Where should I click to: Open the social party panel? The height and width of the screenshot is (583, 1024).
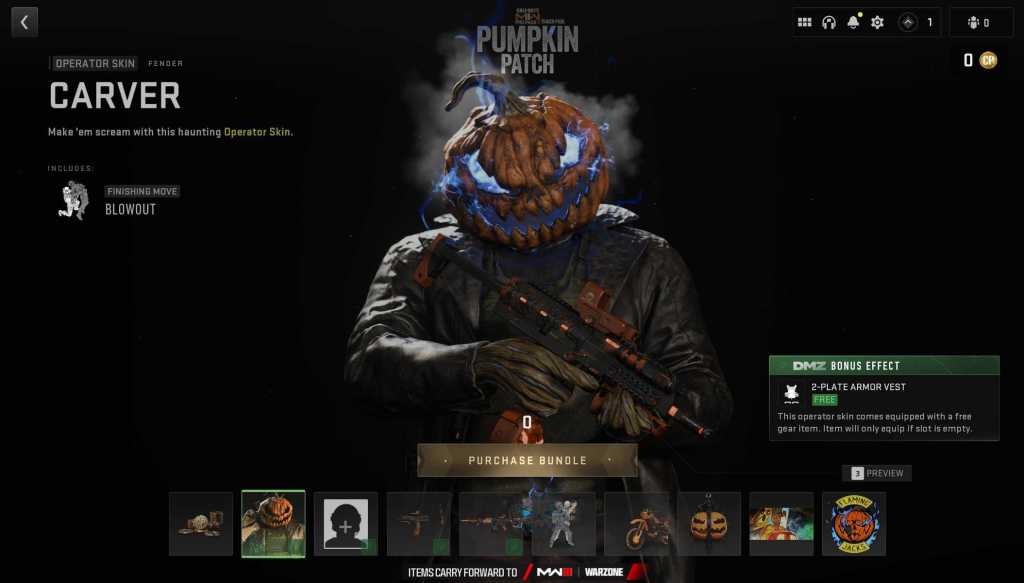(x=980, y=22)
